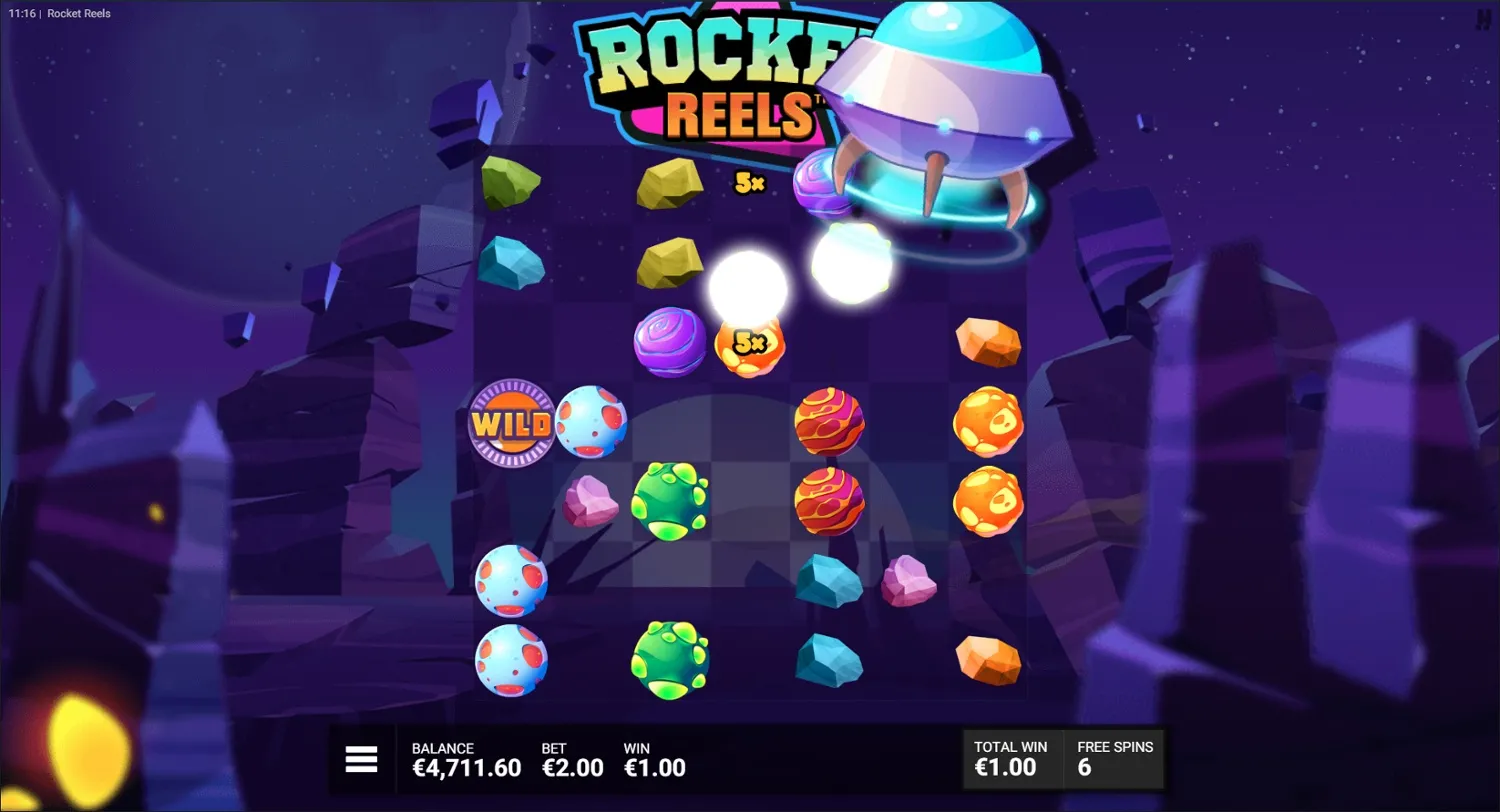Select the WIN amount readout
Viewport: 1500px width, 812px height.
tap(655, 768)
